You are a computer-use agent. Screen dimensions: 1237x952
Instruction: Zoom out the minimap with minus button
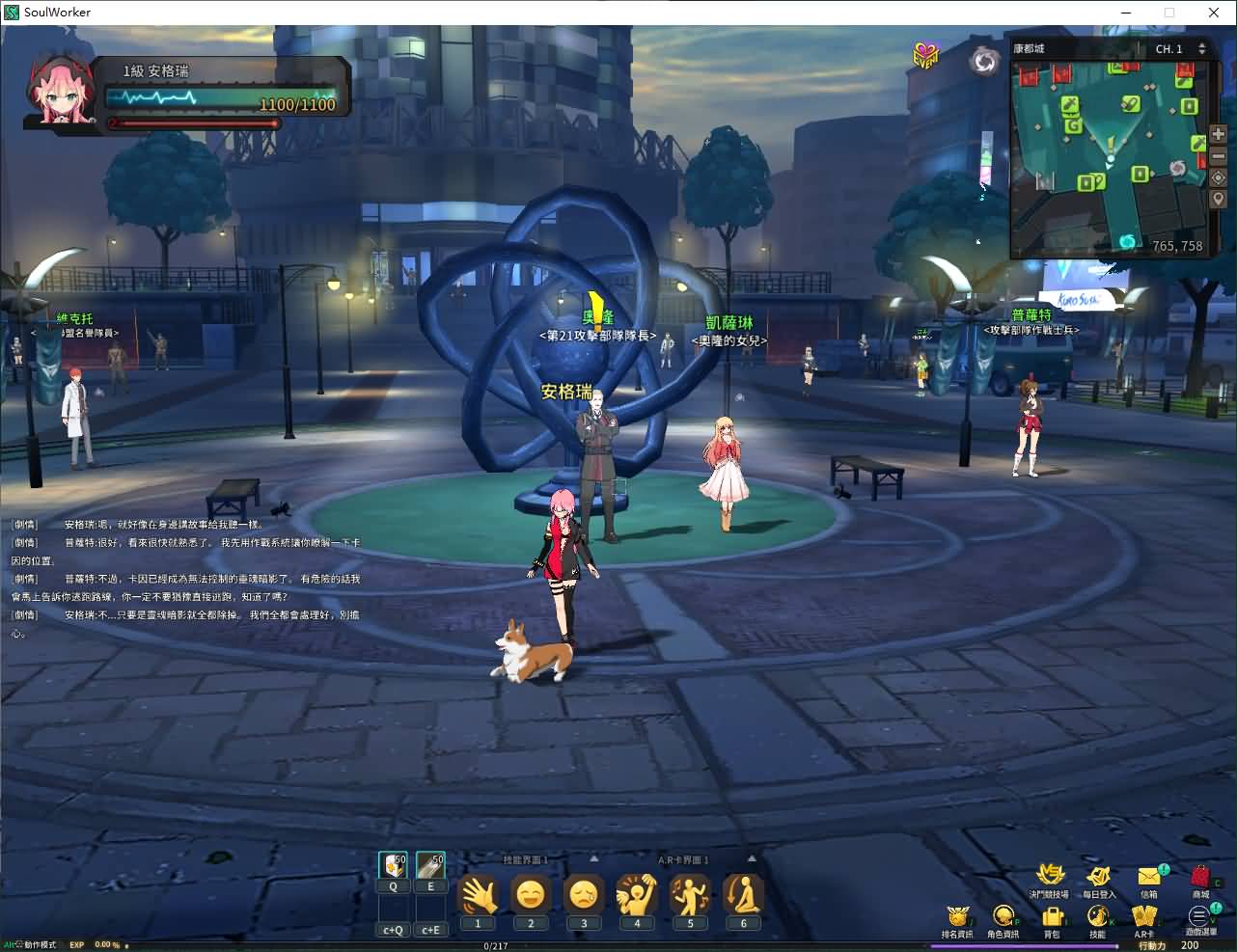tap(1218, 156)
